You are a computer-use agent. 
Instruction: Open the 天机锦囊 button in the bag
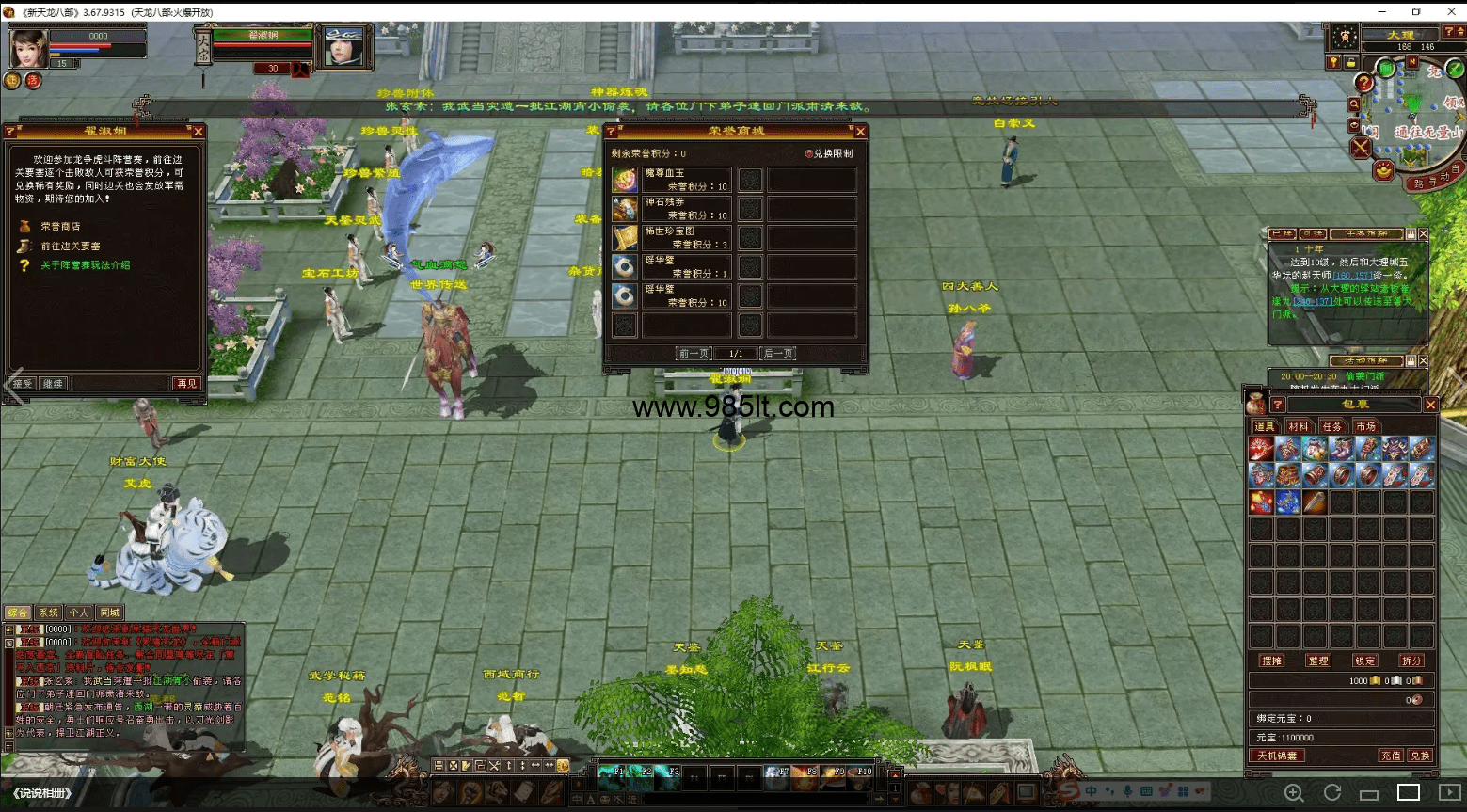click(1277, 756)
